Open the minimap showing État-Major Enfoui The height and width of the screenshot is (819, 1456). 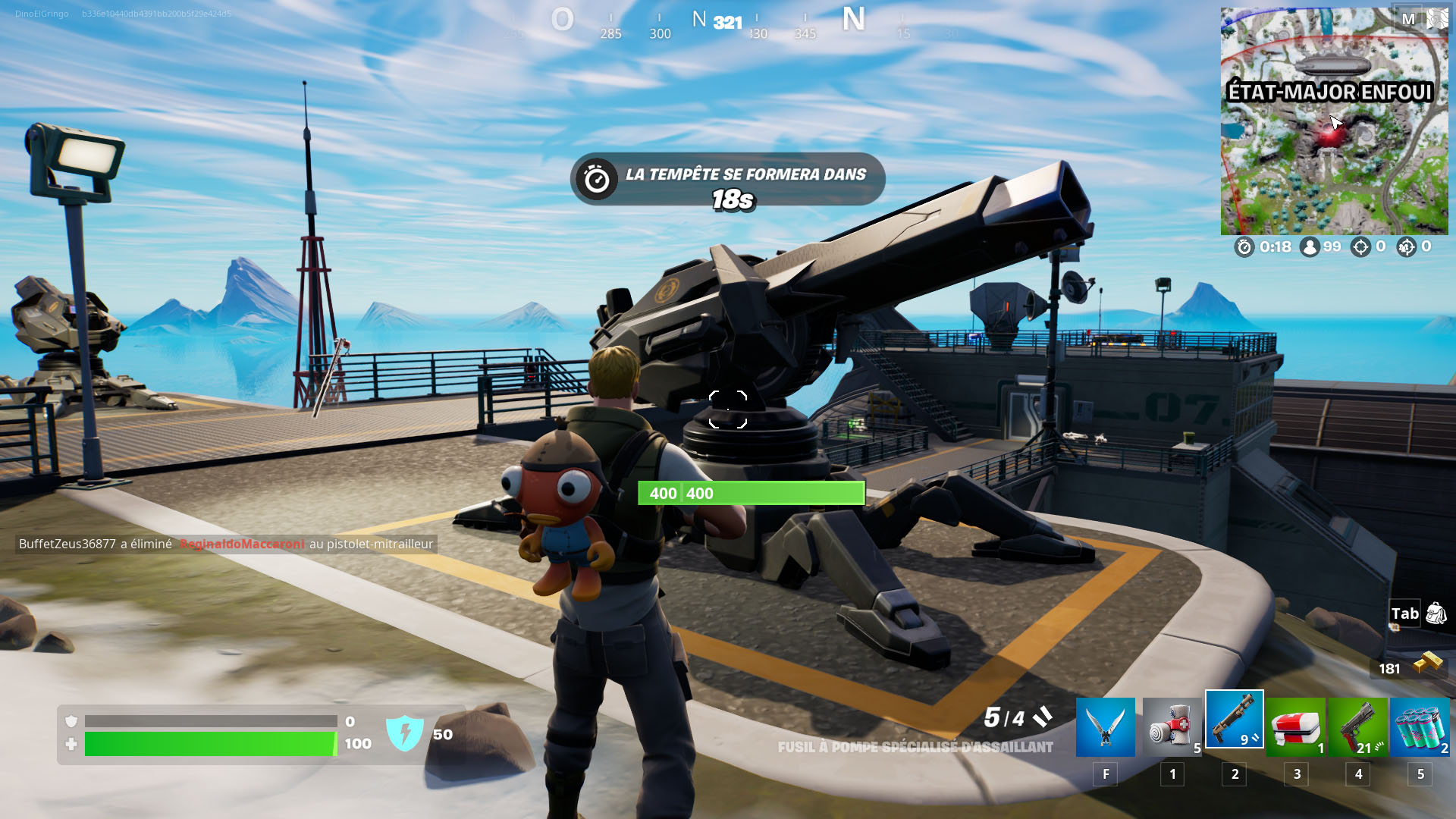[x=1333, y=121]
